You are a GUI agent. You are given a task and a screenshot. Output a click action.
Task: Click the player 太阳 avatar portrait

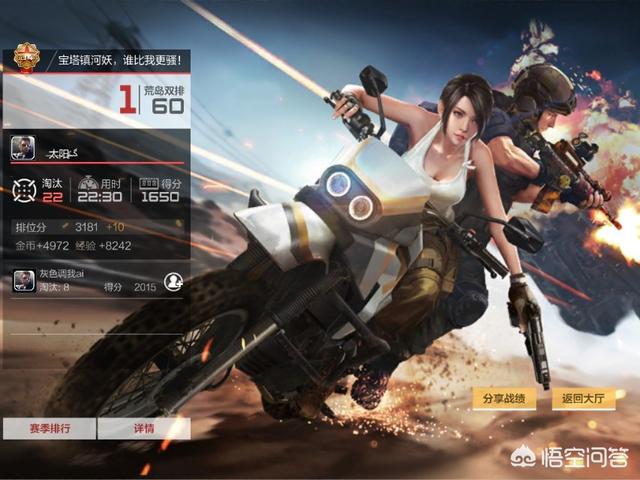[x=24, y=149]
